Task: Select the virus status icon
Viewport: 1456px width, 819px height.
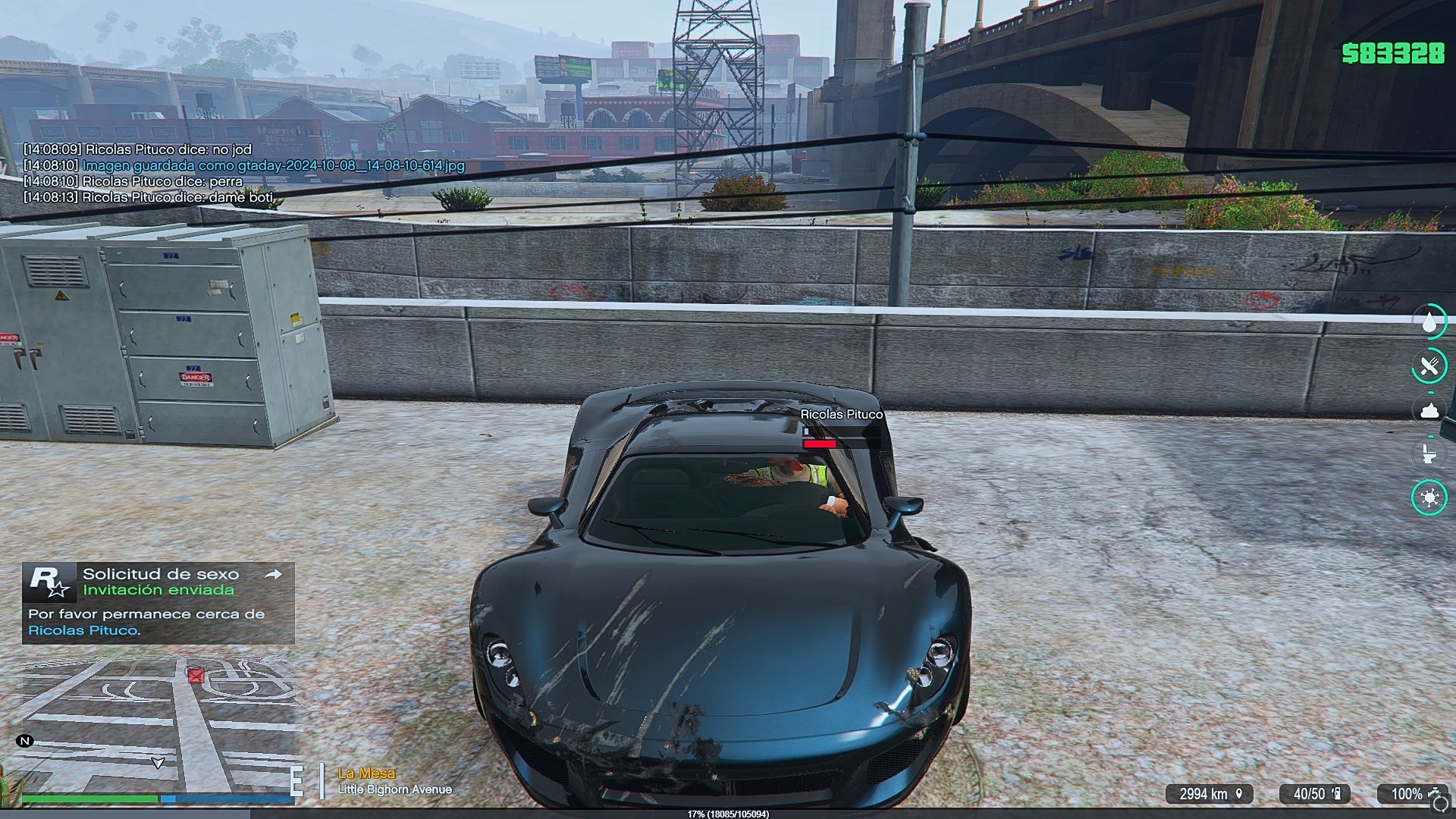Action: point(1429,497)
